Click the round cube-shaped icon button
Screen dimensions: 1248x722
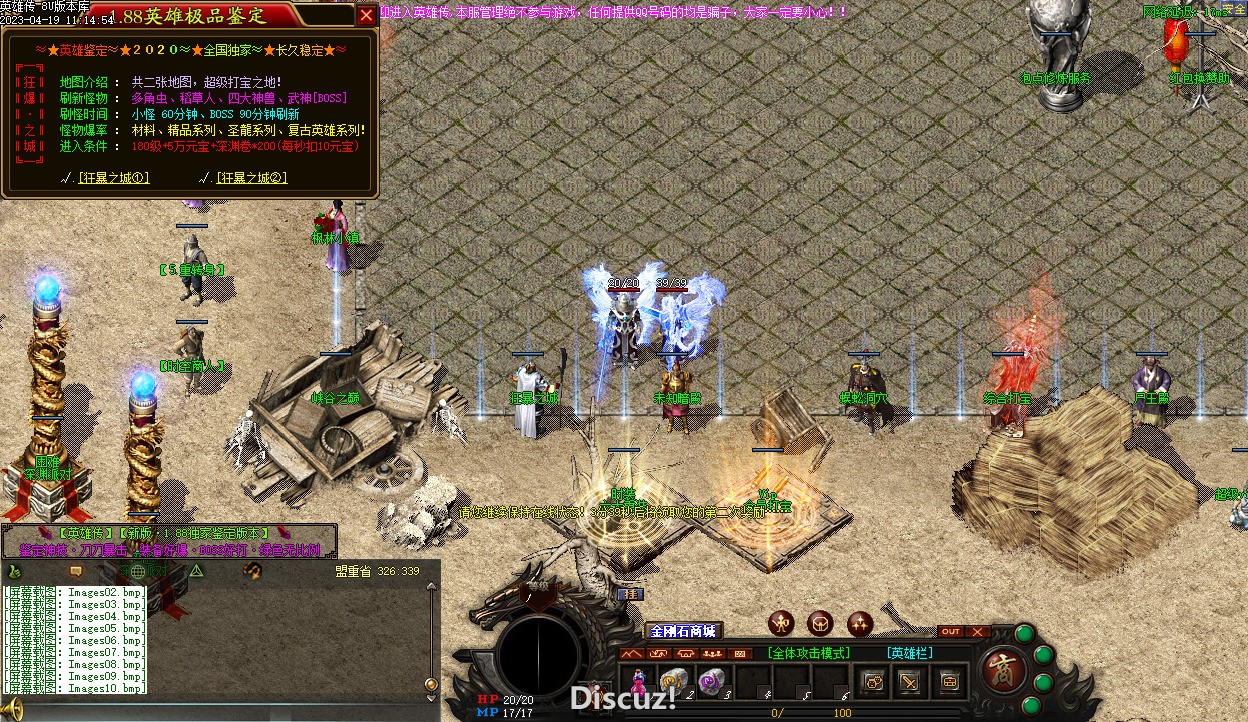820,624
